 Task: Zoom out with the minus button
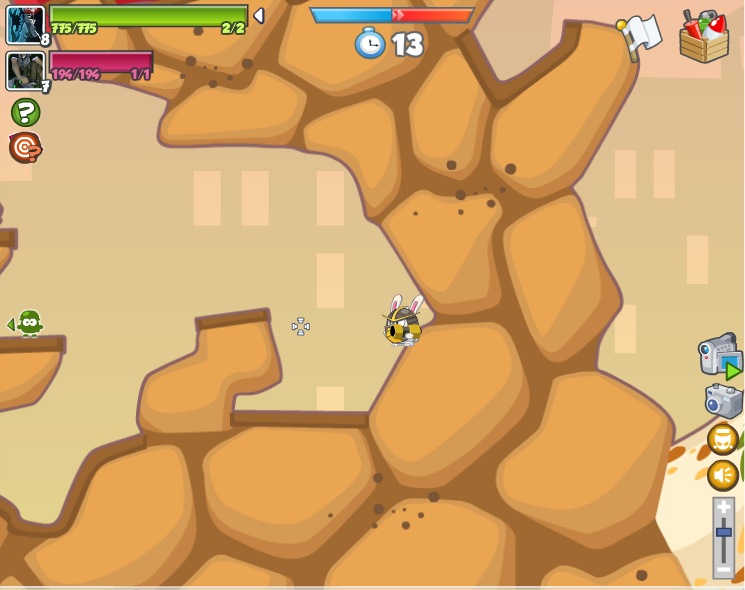[724, 569]
